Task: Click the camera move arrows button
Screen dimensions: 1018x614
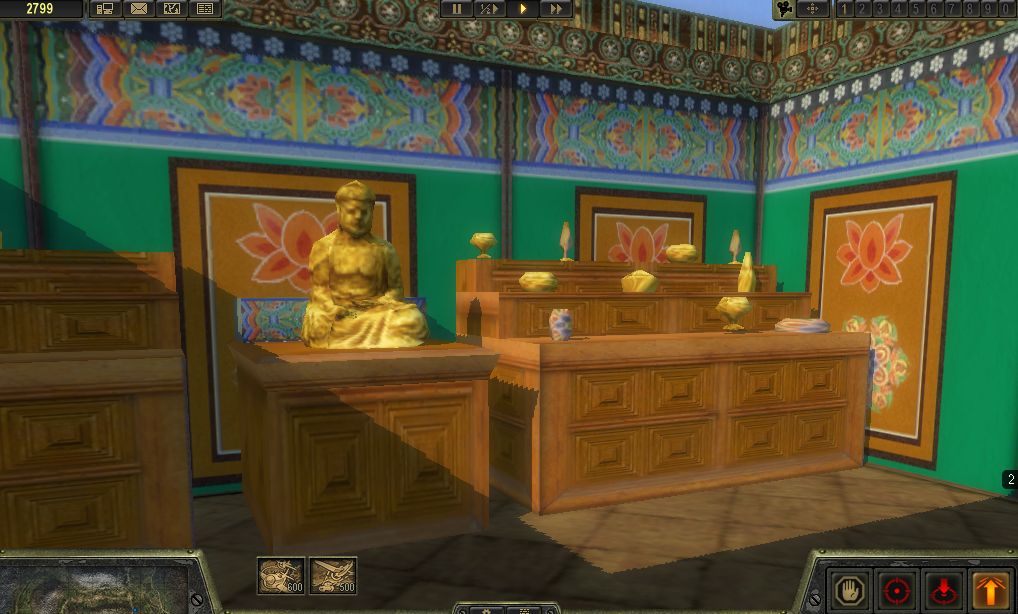Action: [x=812, y=9]
